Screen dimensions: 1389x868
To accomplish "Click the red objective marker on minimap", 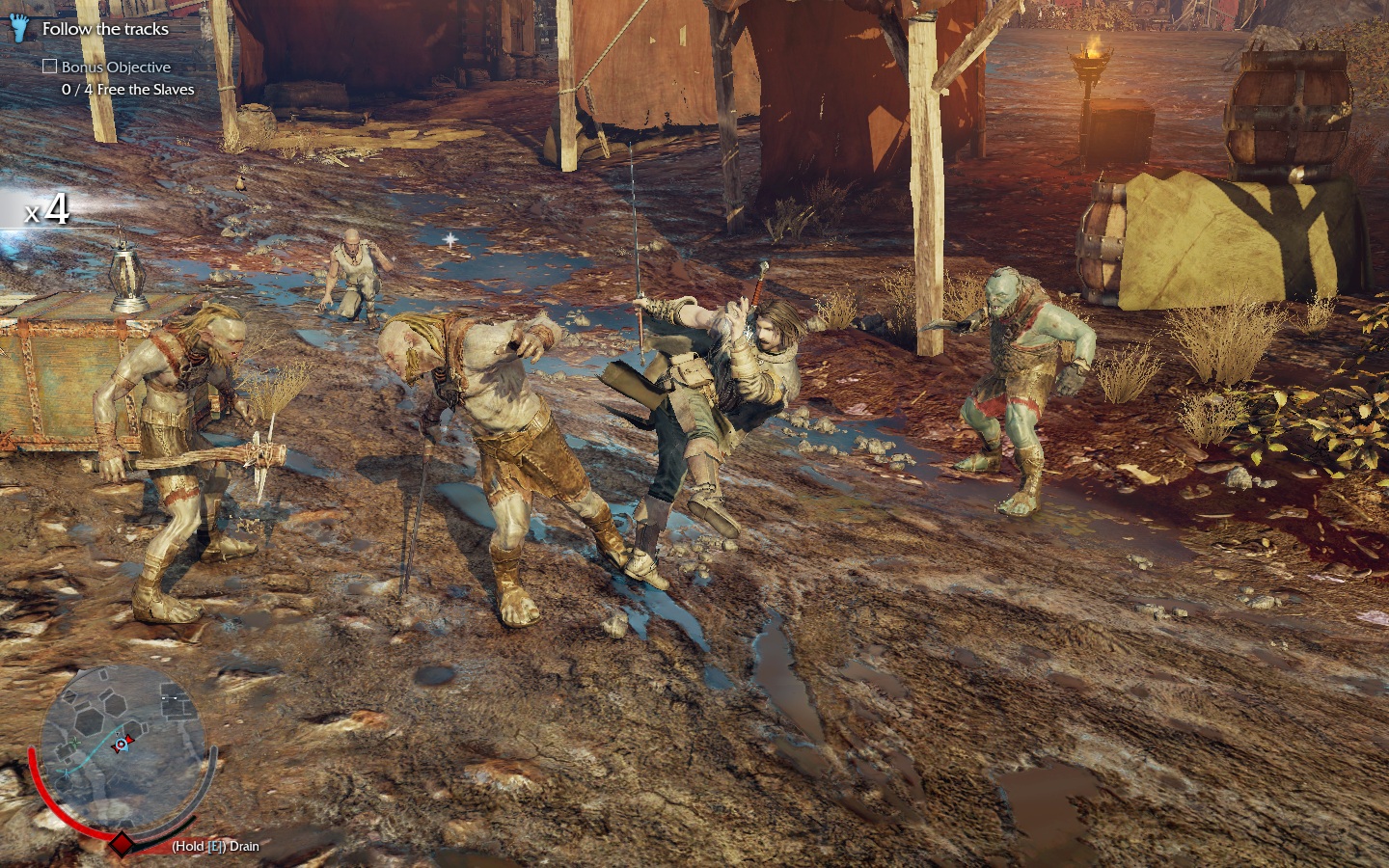I will coord(122,744).
